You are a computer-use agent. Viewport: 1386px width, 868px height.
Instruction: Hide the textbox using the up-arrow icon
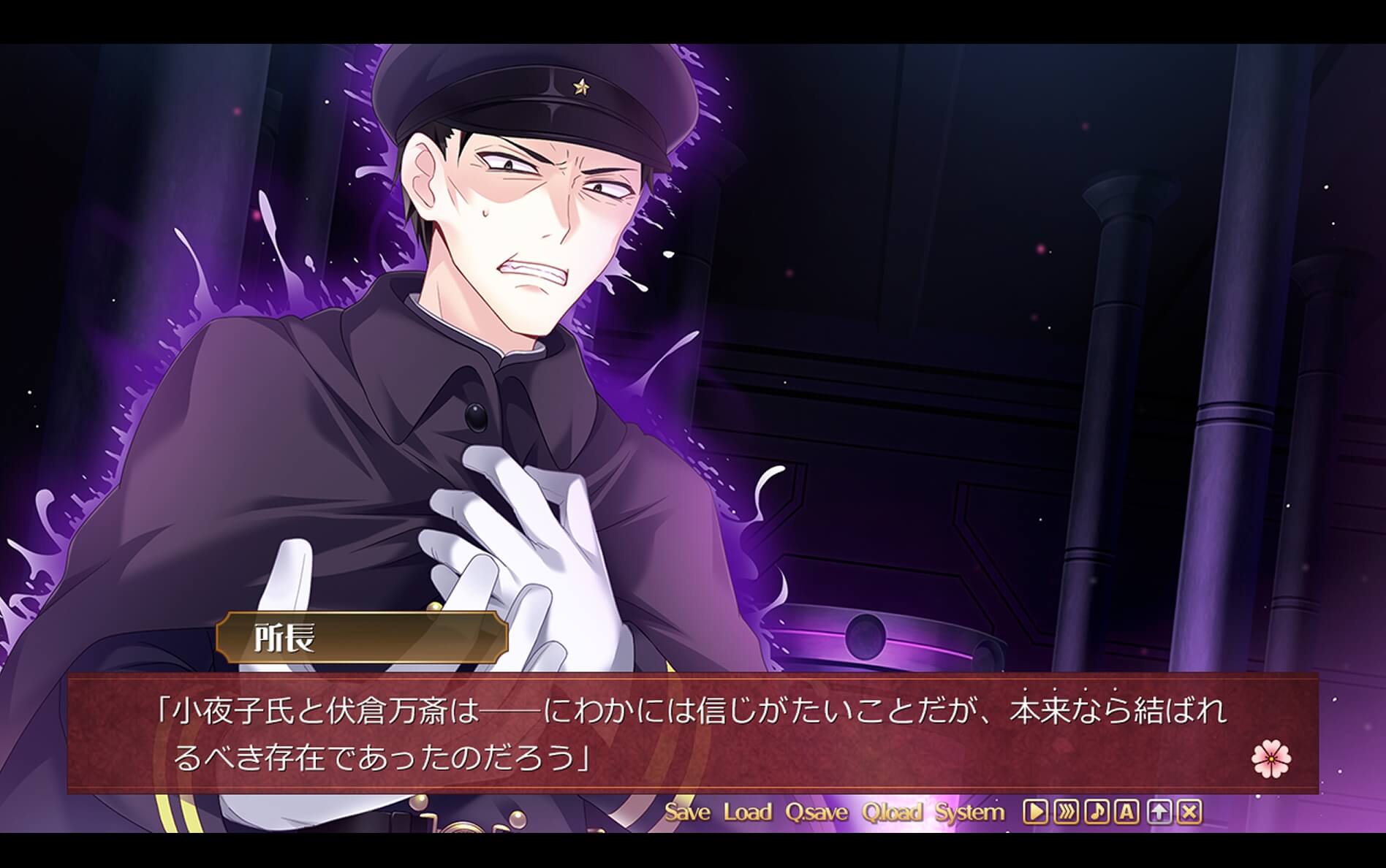tap(1159, 811)
